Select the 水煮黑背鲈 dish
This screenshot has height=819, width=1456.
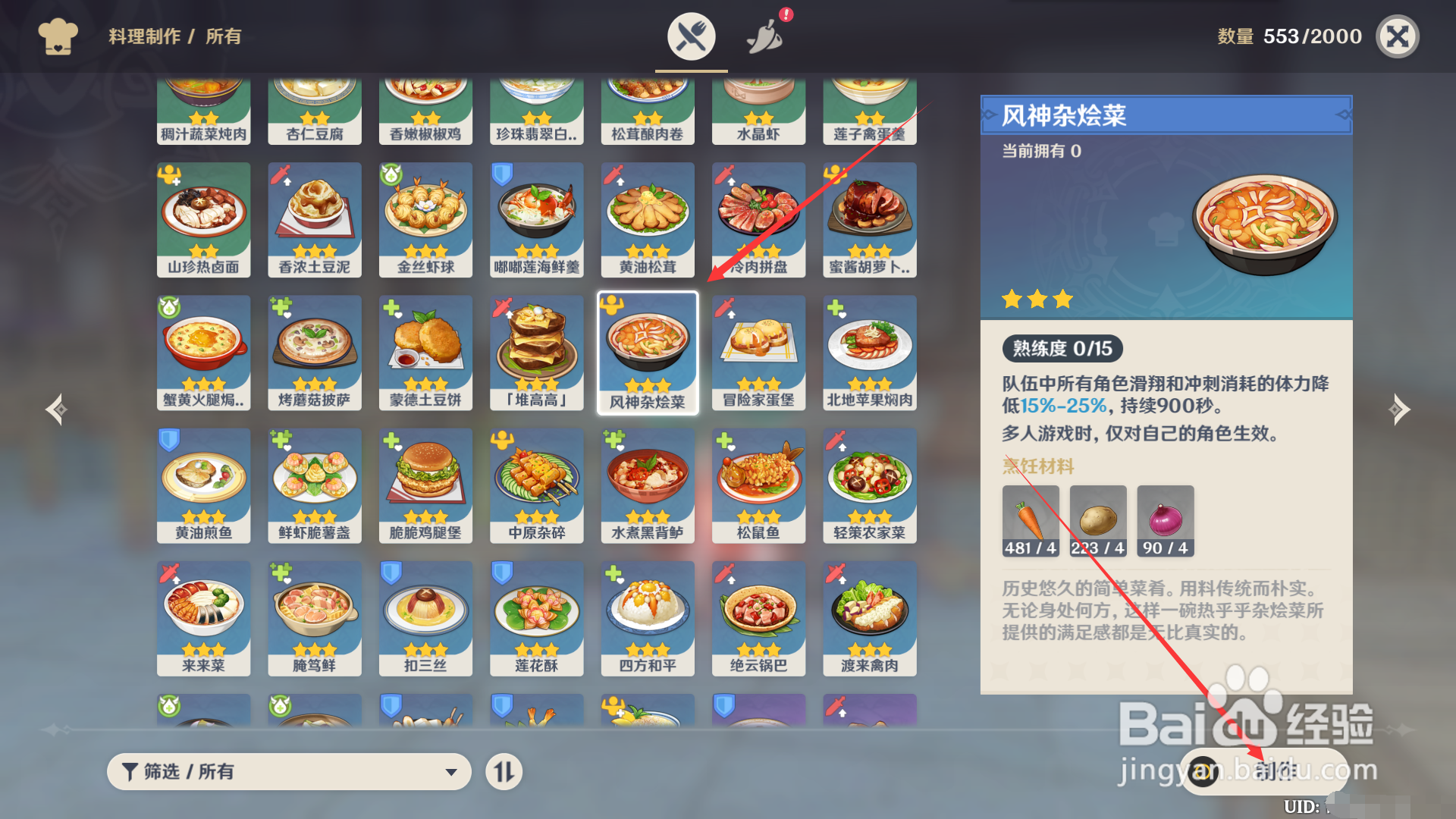[x=647, y=485]
